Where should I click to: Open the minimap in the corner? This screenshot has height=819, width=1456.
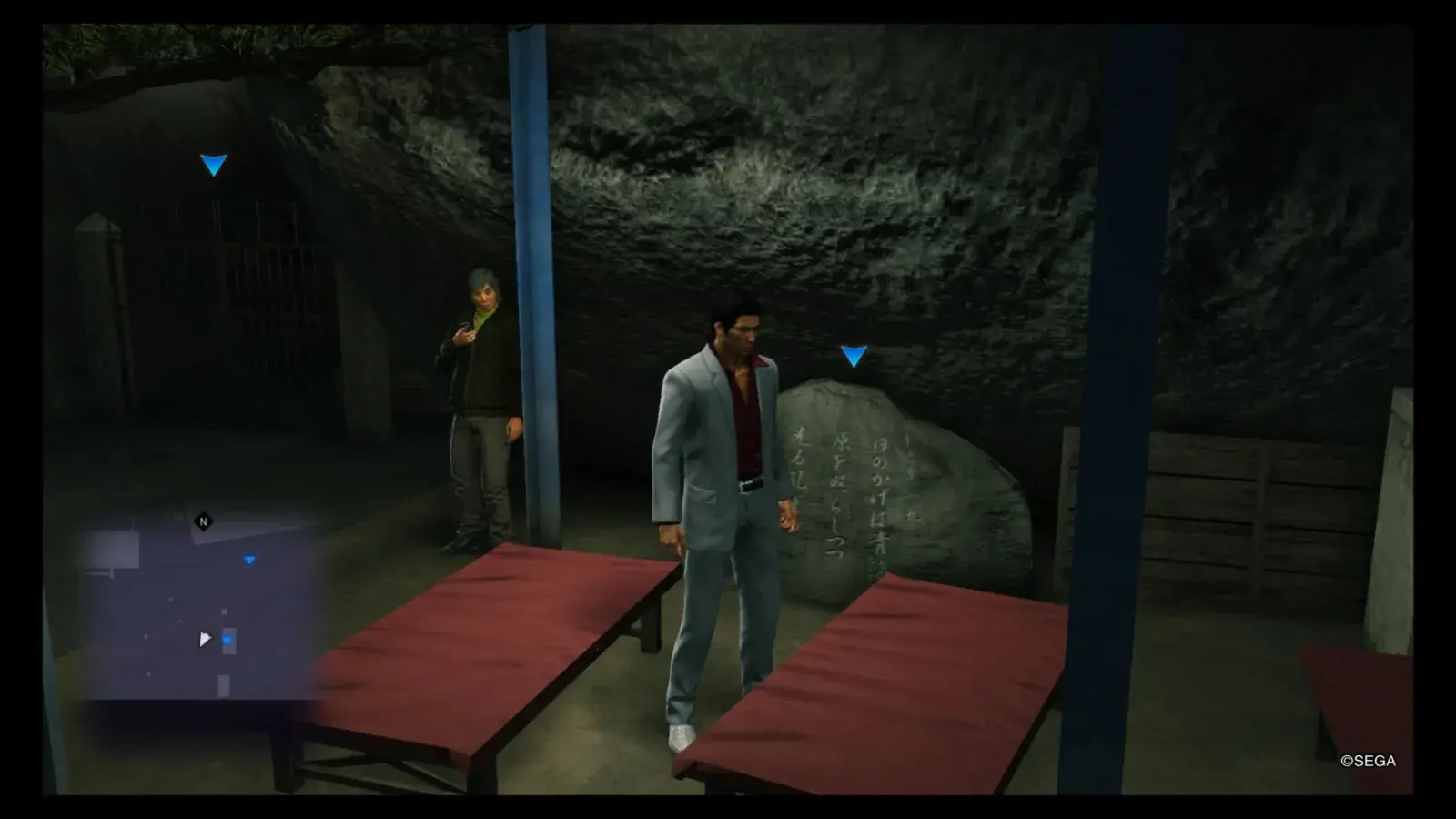pyautogui.click(x=199, y=608)
